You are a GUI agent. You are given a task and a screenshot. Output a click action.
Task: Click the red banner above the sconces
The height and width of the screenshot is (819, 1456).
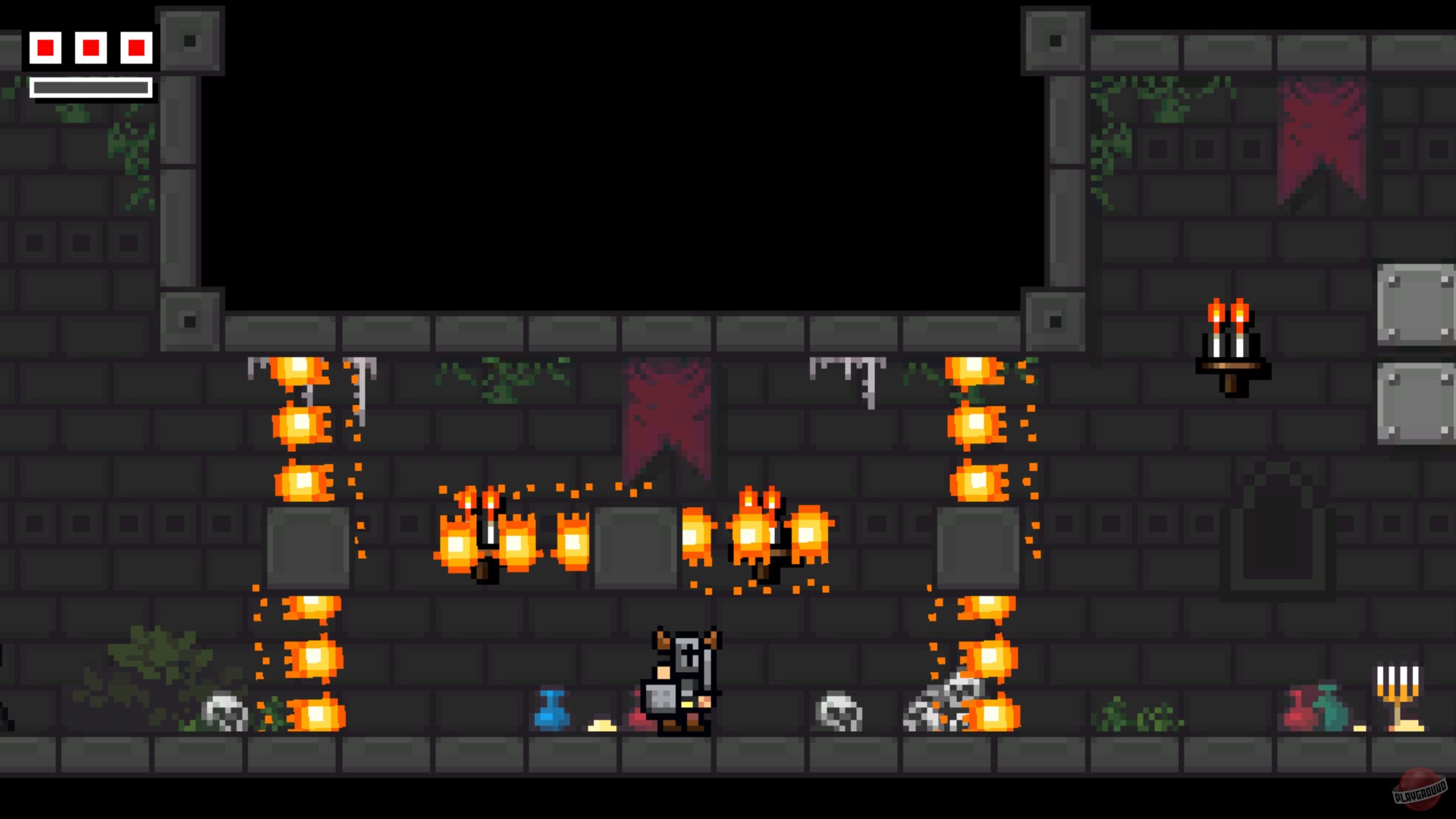(666, 417)
